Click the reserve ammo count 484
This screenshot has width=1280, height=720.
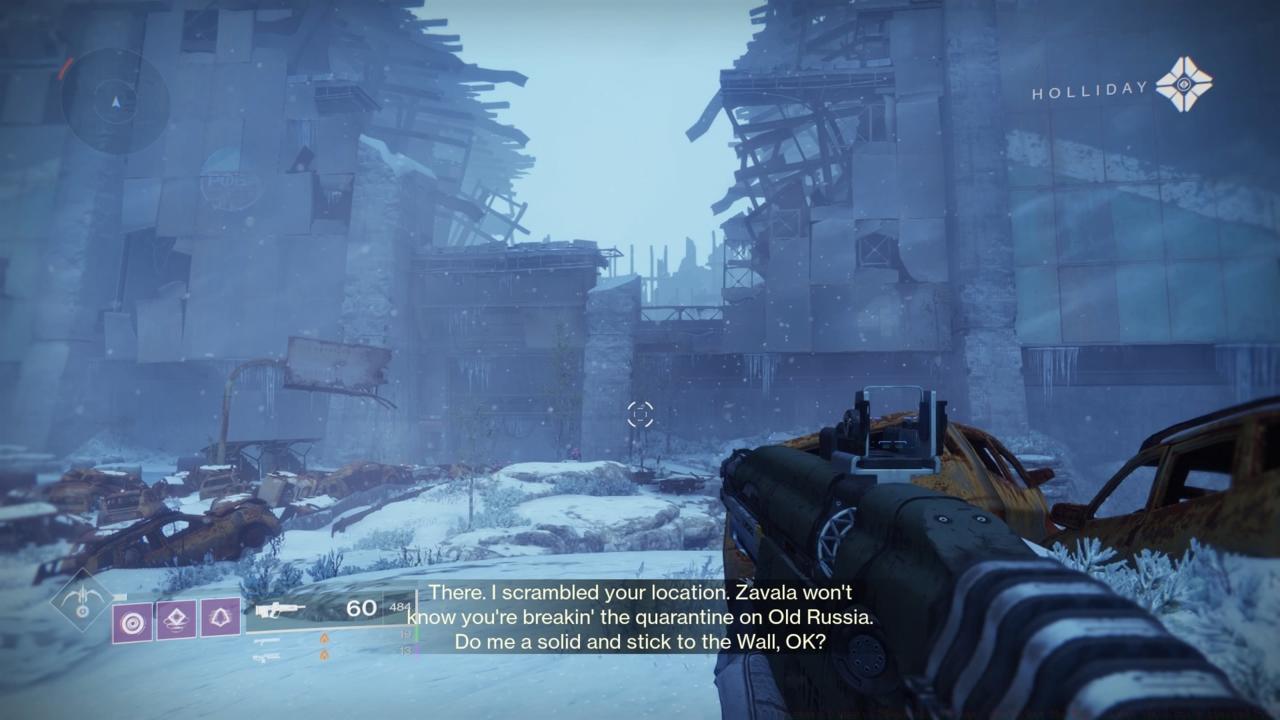click(x=399, y=607)
